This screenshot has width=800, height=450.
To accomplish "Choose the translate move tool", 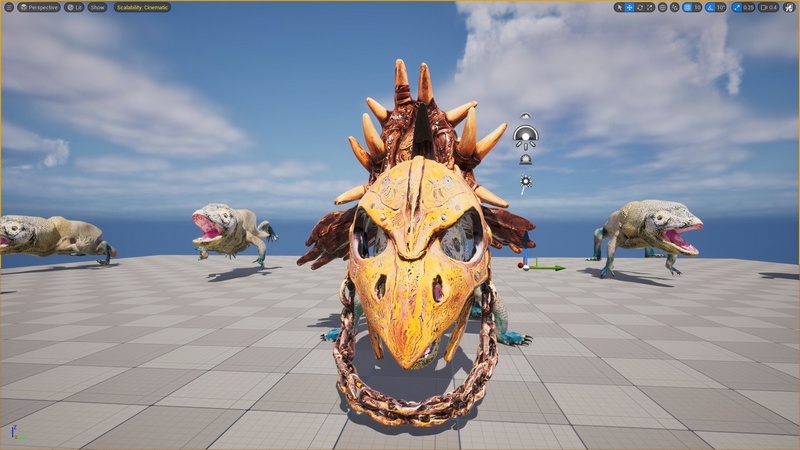I will tap(631, 7).
